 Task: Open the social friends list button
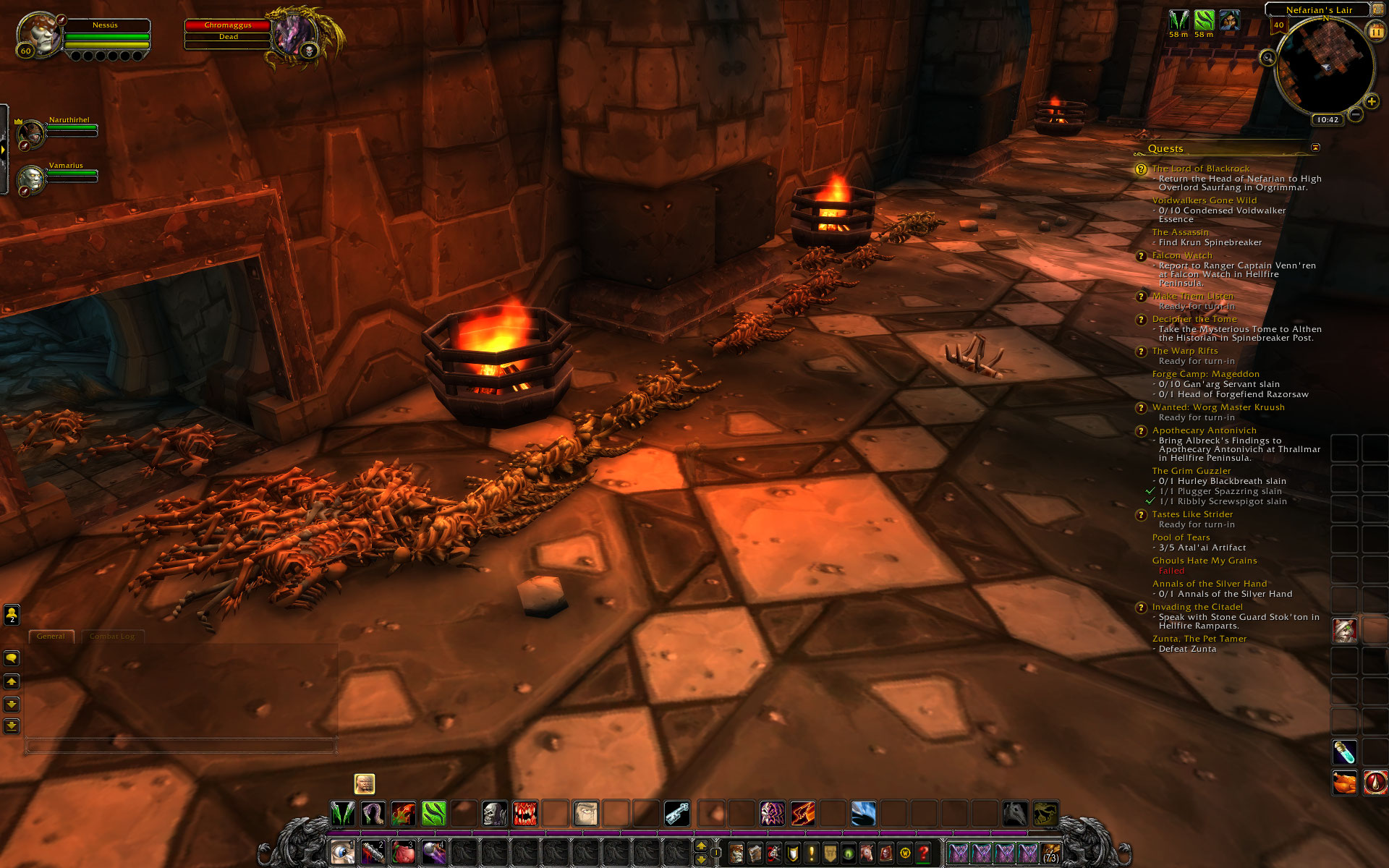tap(12, 615)
